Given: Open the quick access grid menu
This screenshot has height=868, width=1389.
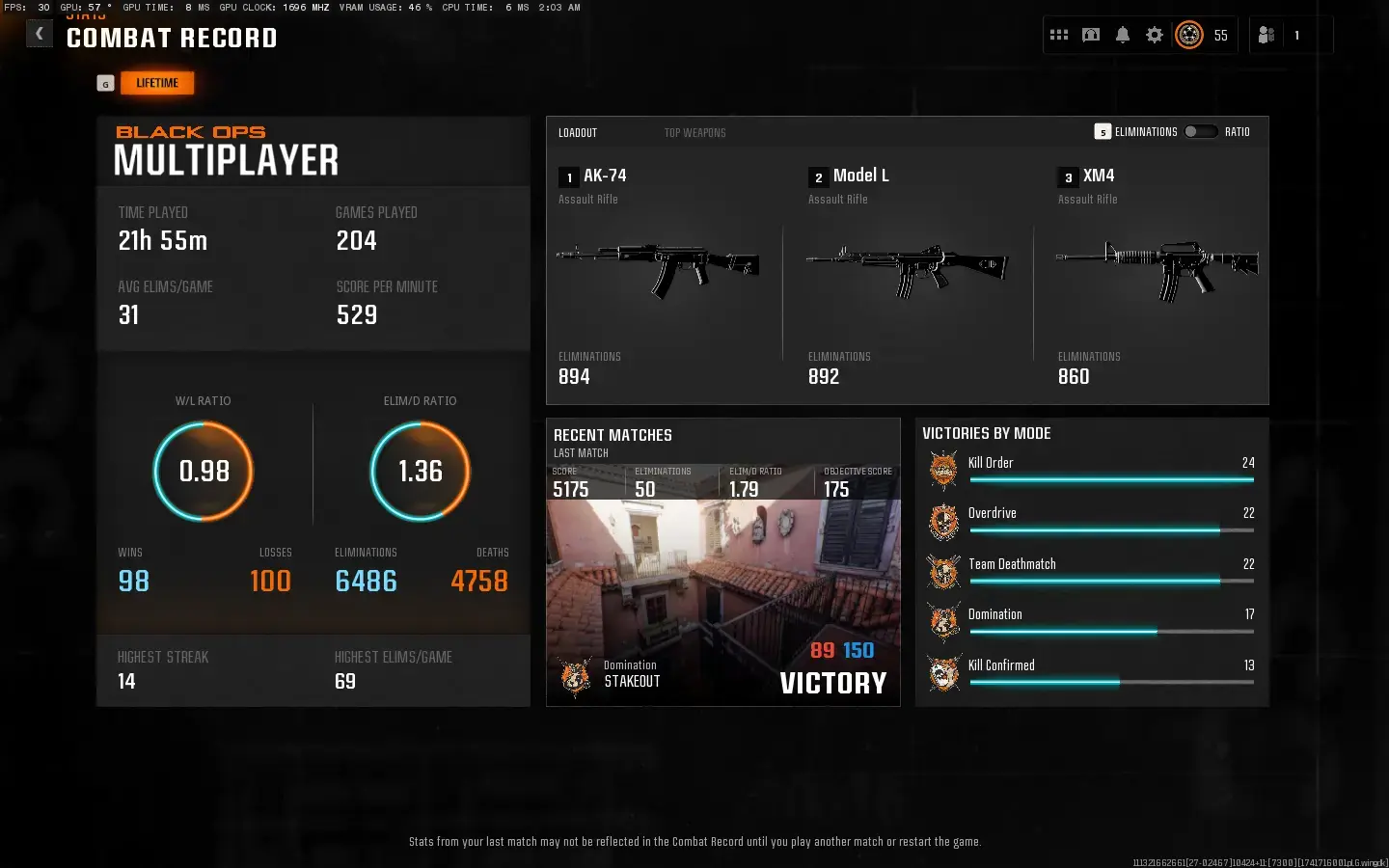Looking at the screenshot, I should coord(1058,35).
